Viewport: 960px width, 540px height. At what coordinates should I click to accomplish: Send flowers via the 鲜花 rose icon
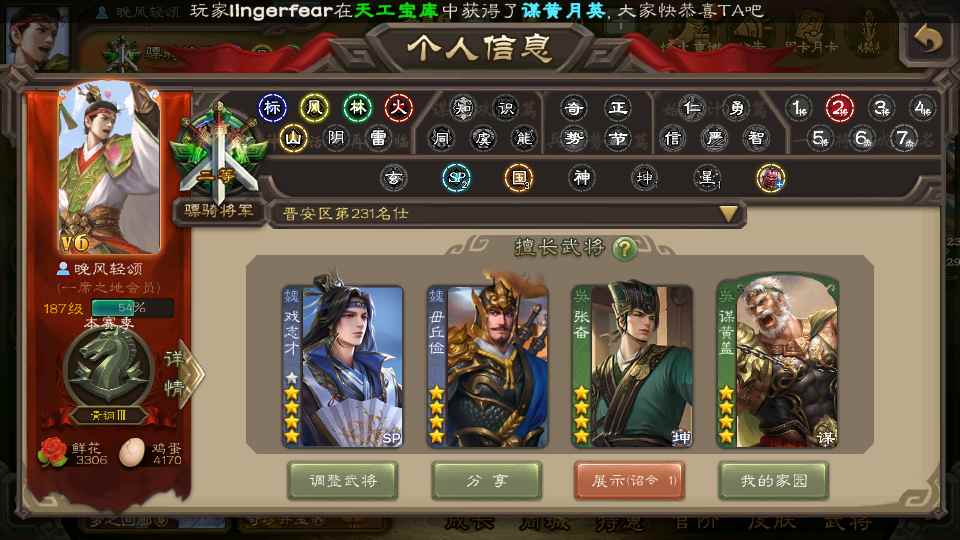(x=52, y=451)
